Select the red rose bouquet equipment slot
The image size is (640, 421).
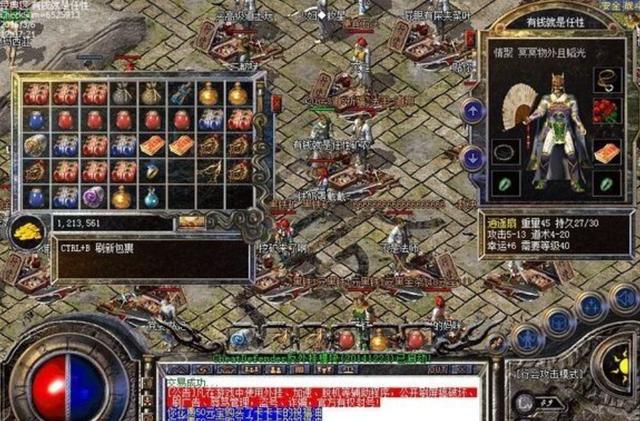605,110
